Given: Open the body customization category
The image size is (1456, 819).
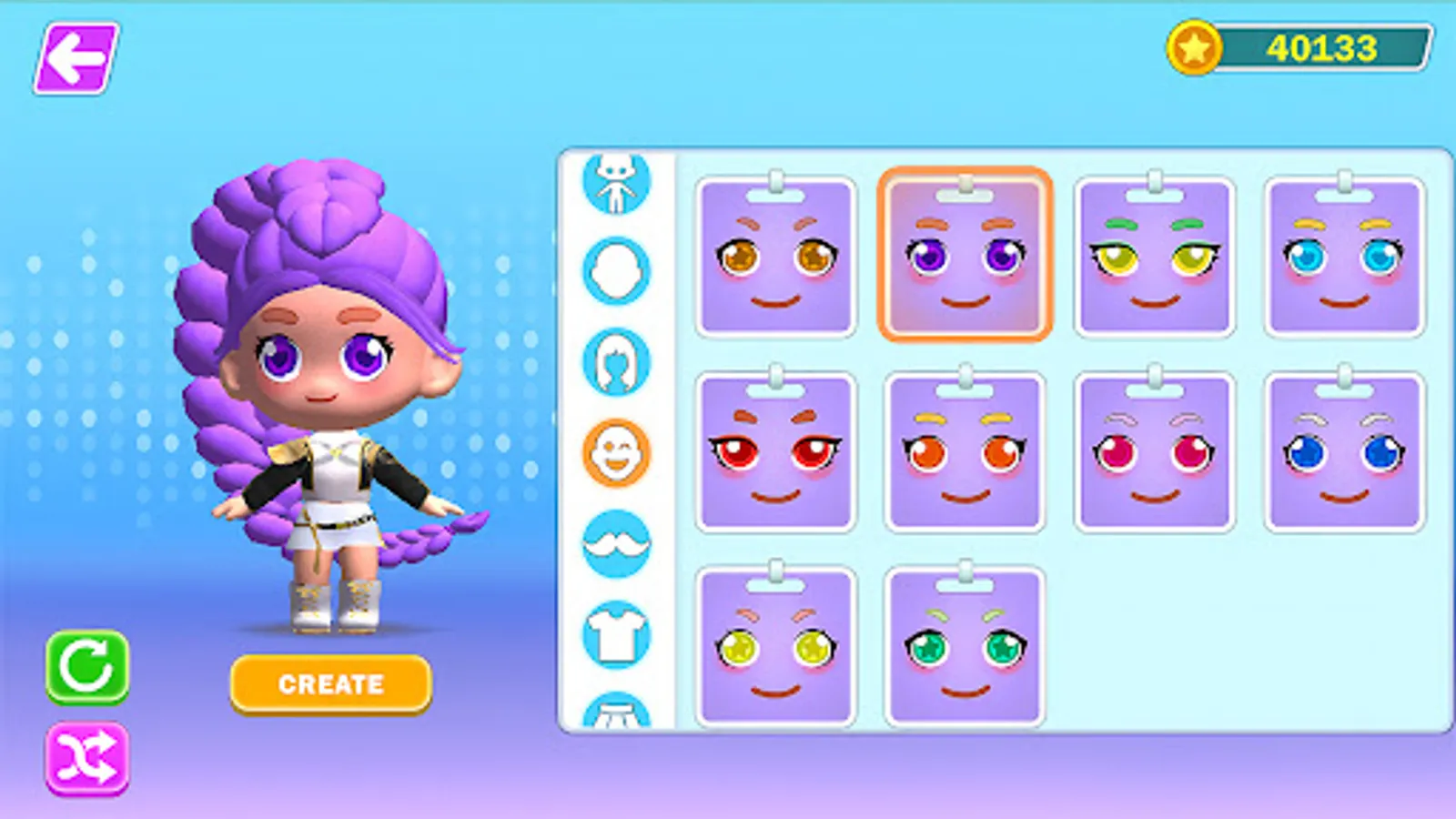Looking at the screenshot, I should (614, 180).
